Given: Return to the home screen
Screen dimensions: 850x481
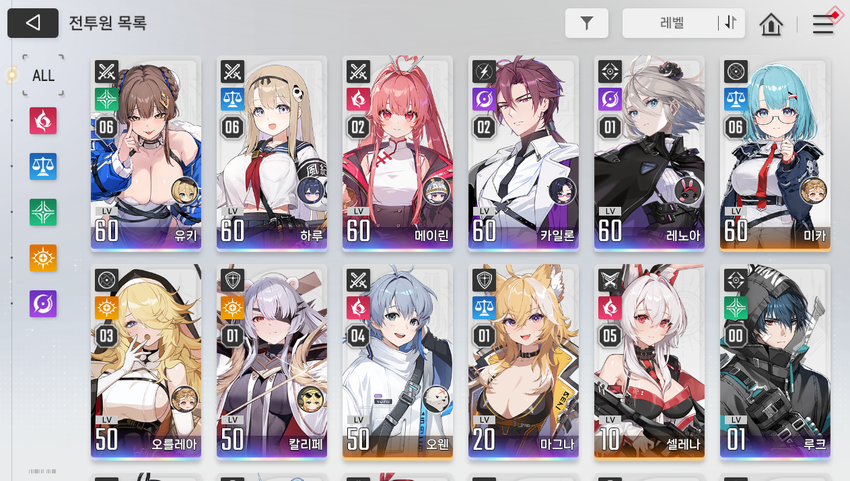Looking at the screenshot, I should tap(770, 24).
